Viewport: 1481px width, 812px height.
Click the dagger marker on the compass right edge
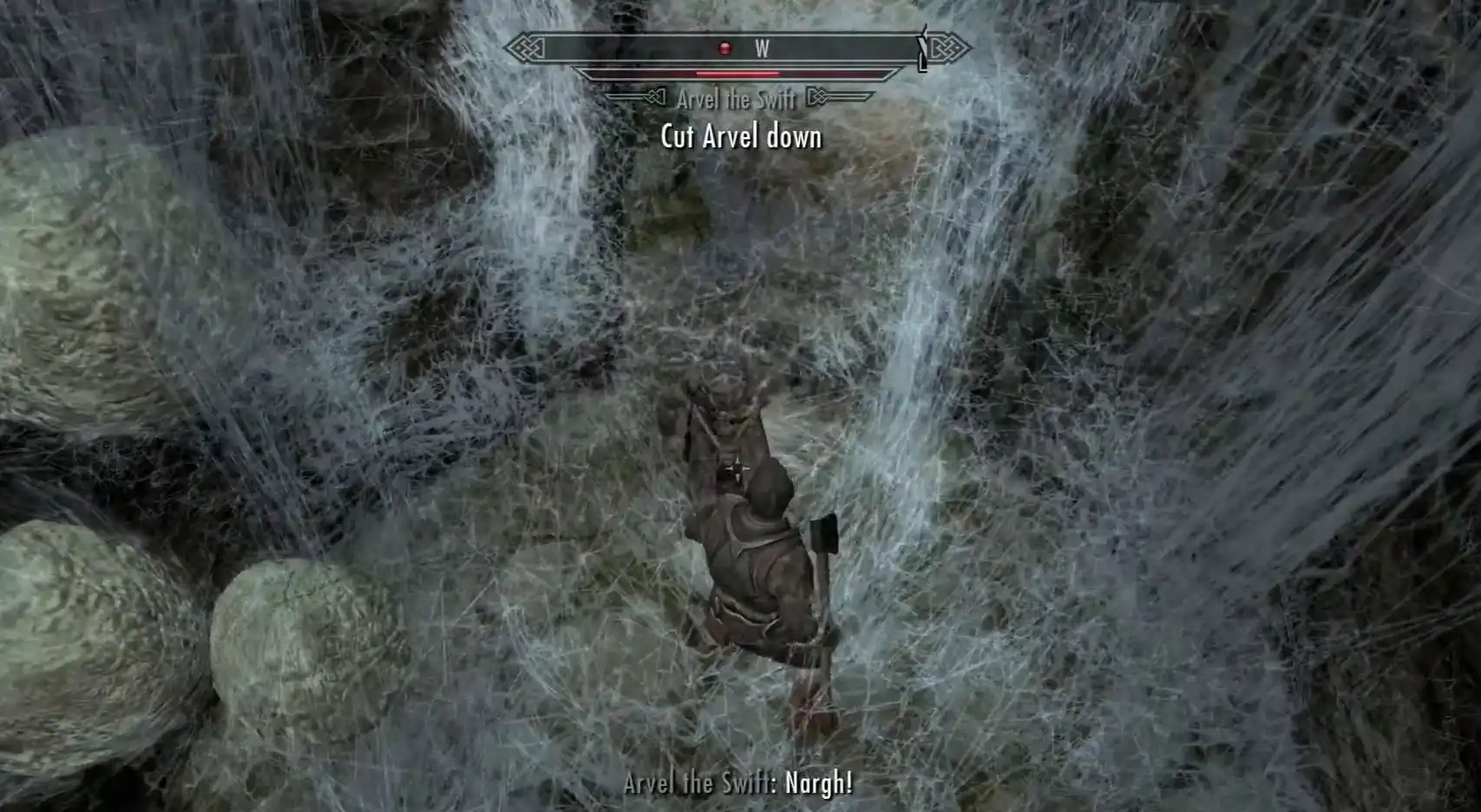(x=921, y=48)
